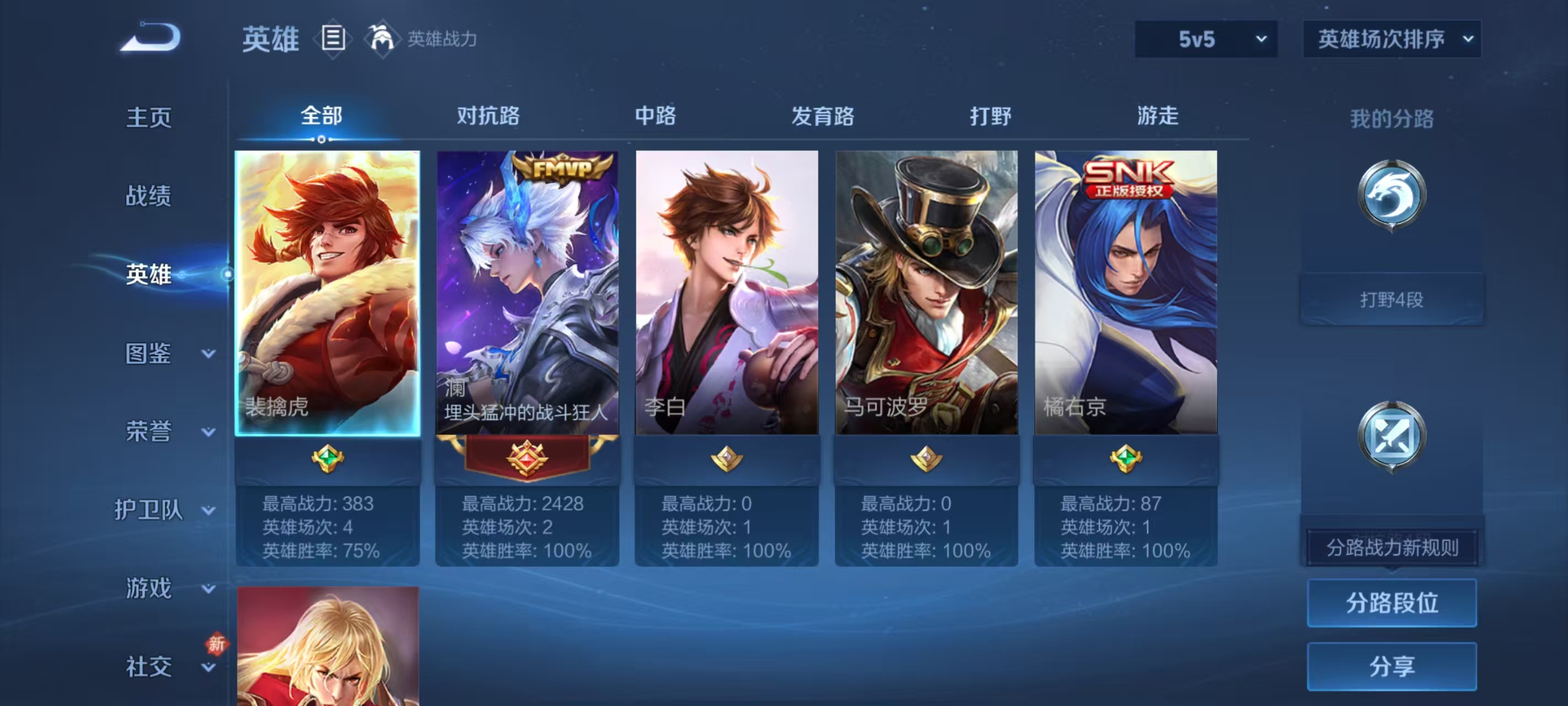Open the hero list icon beside 英雄 title

pyautogui.click(x=332, y=39)
